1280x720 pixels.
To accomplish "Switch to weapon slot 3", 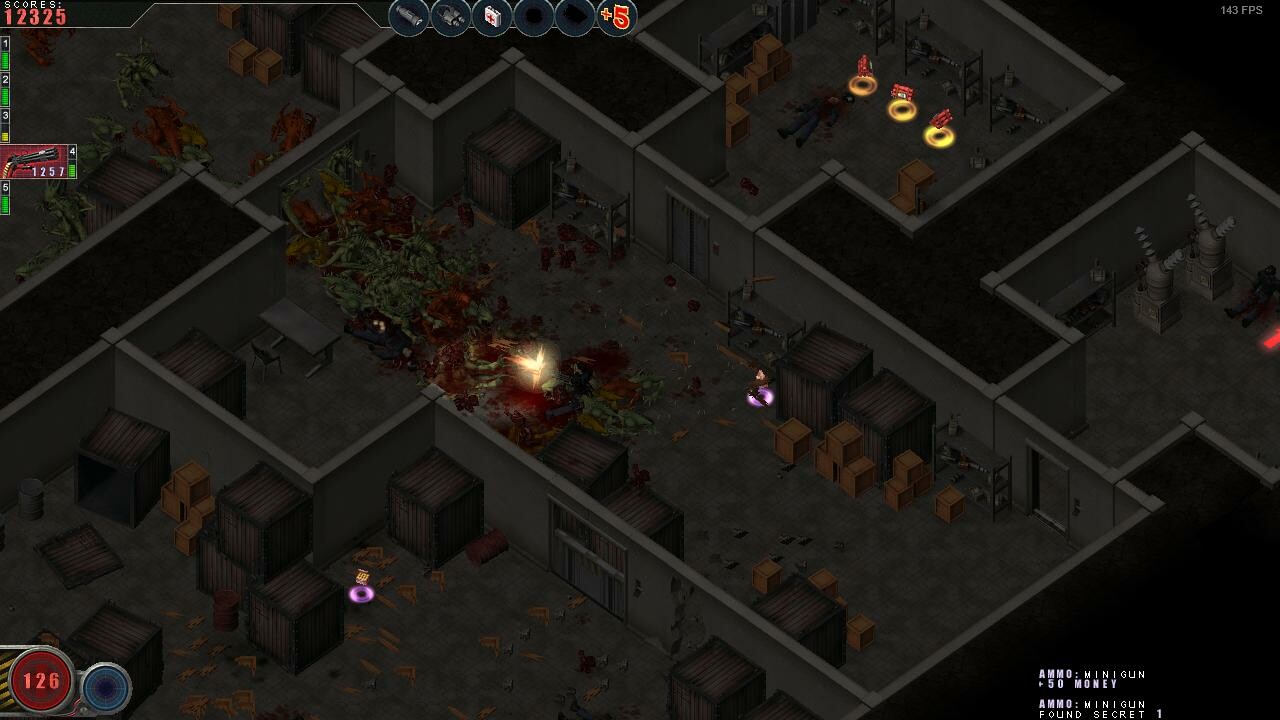I will click(x=6, y=116).
